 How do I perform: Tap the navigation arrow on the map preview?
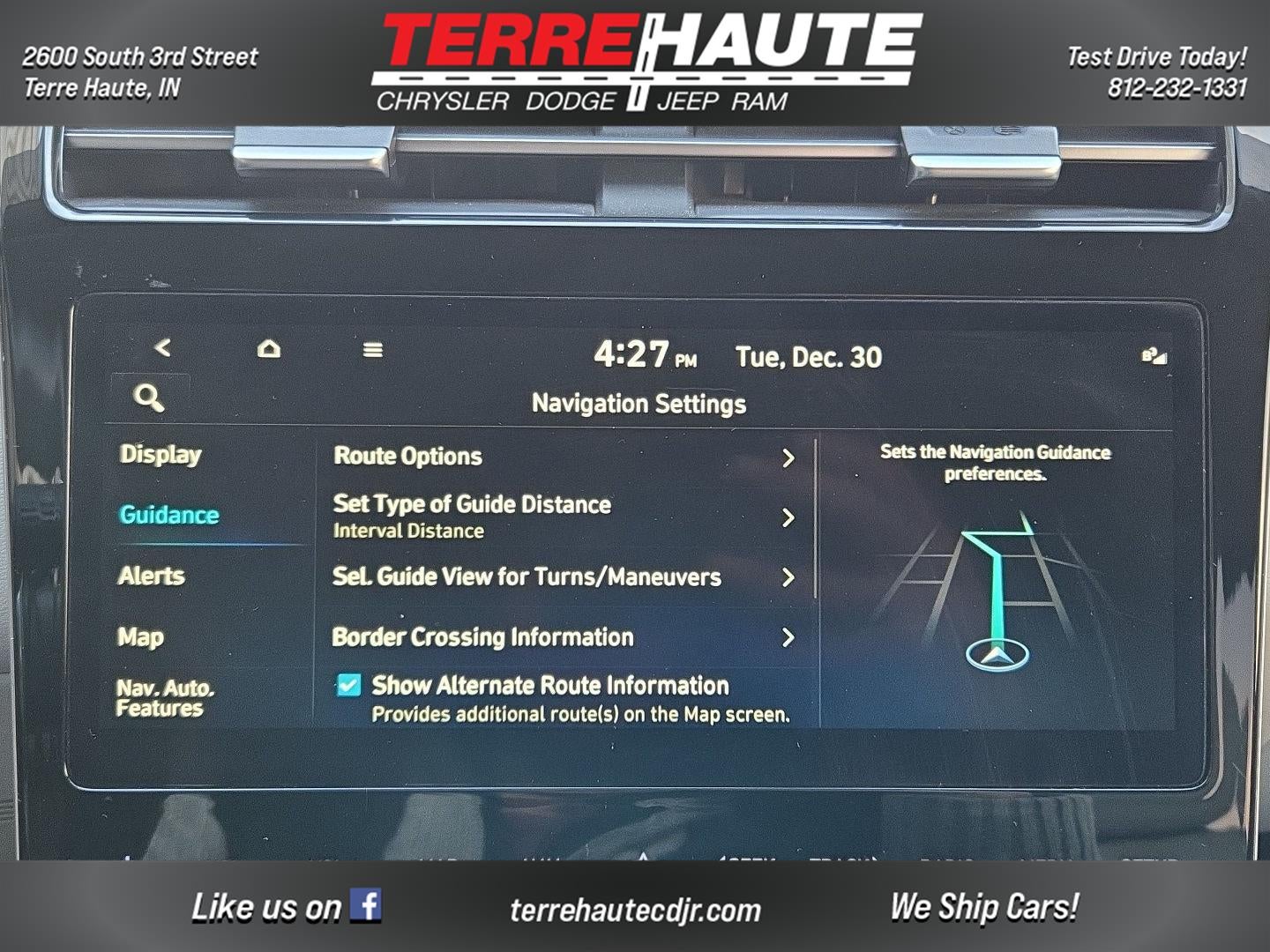997,655
